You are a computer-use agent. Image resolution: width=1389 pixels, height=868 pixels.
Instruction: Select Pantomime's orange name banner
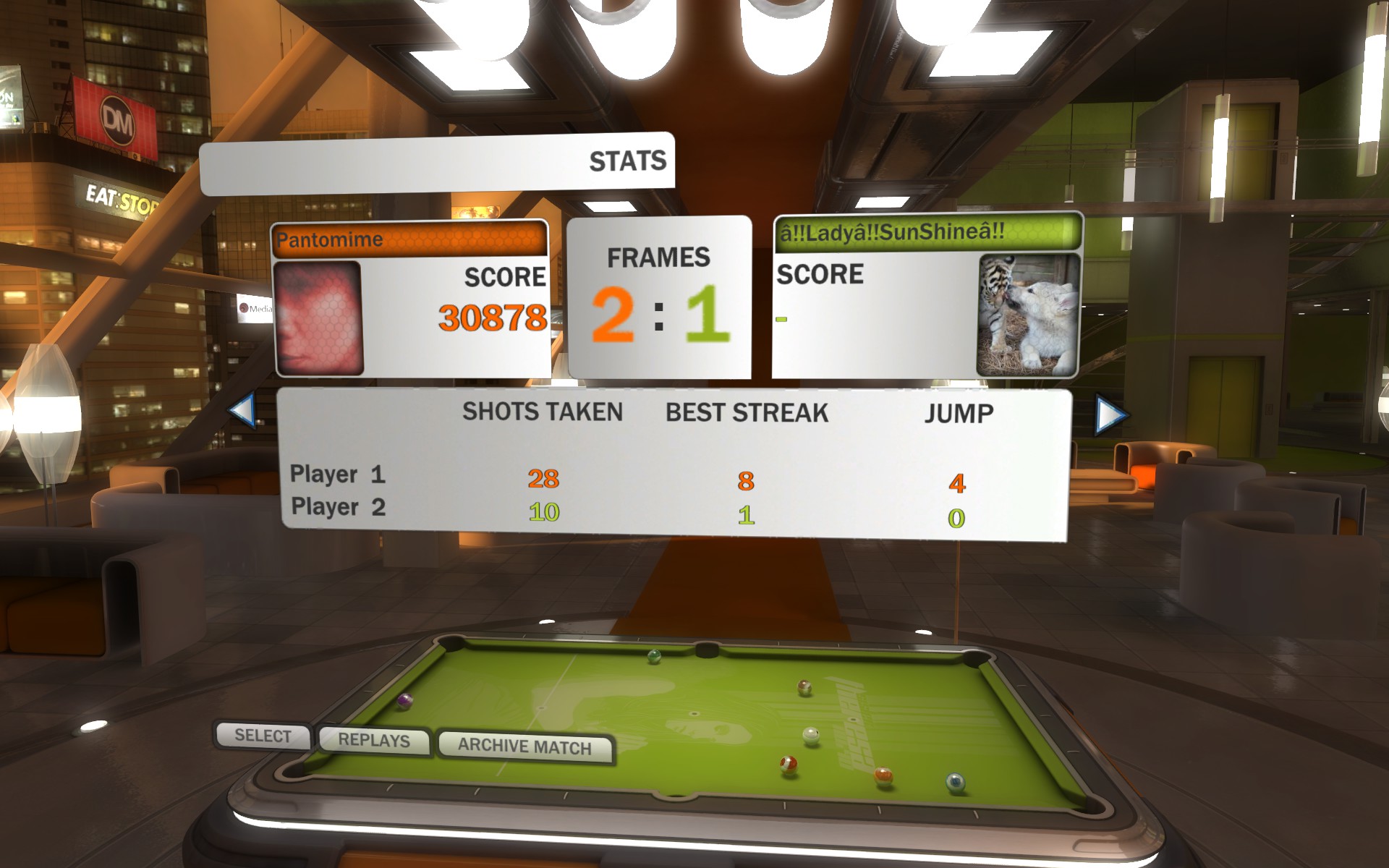pyautogui.click(x=409, y=239)
